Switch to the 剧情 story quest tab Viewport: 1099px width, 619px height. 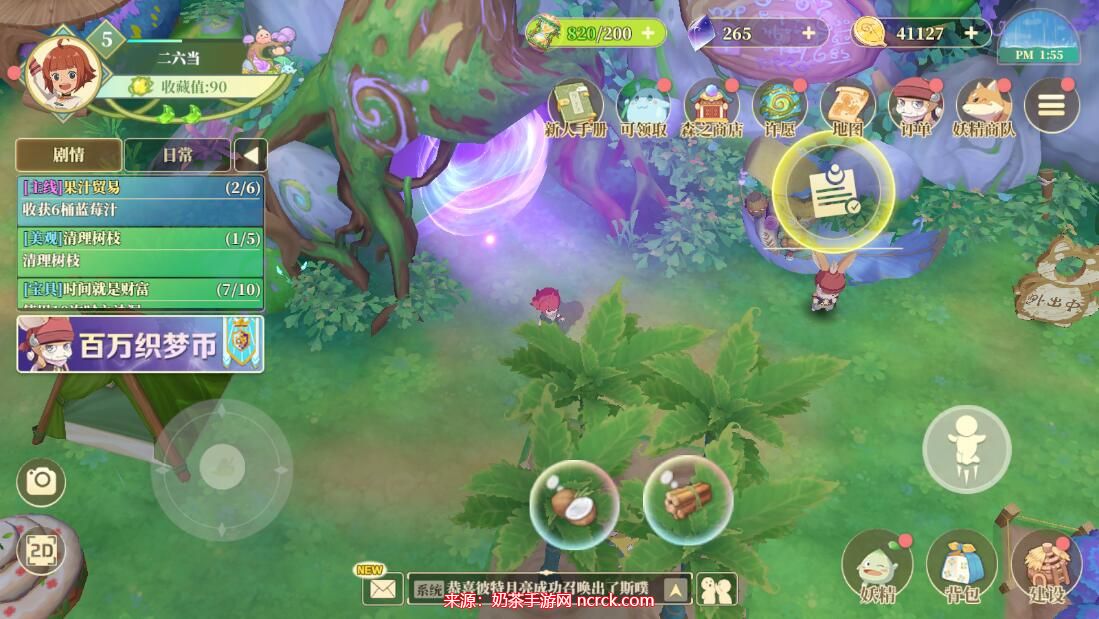(69, 155)
